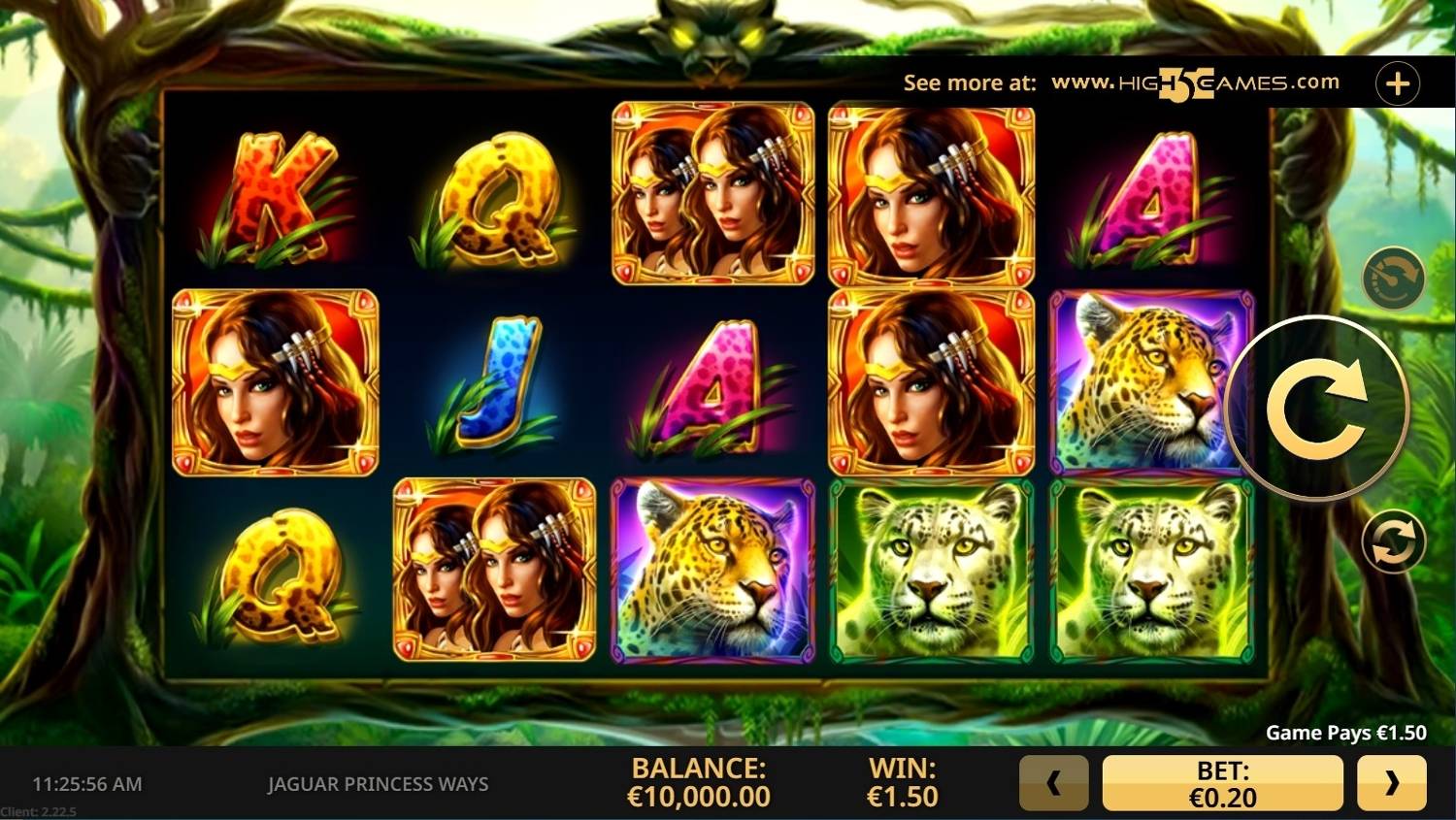Screen dimensions: 1456x820
Task: Spin the reels with the large gold arrow button
Action: [1316, 408]
